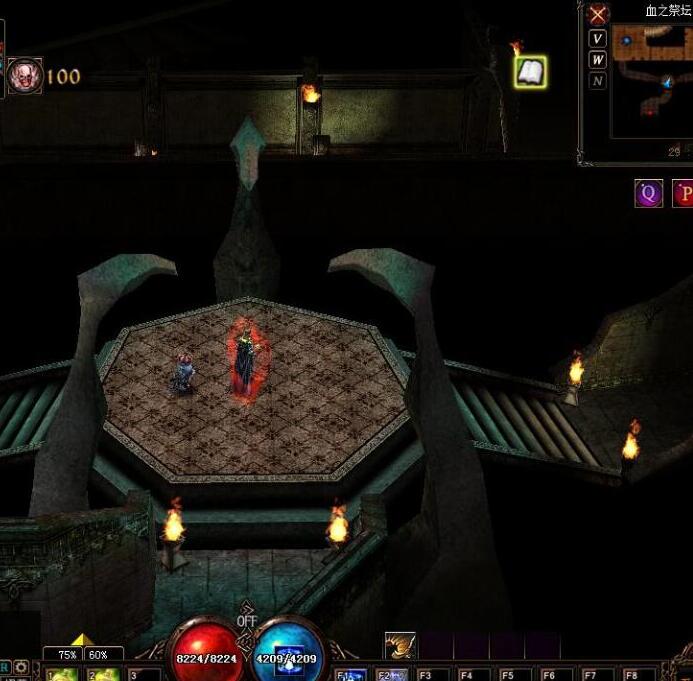Open the glowing book icon
Image resolution: width=693 pixels, height=681 pixels.
coord(530,71)
